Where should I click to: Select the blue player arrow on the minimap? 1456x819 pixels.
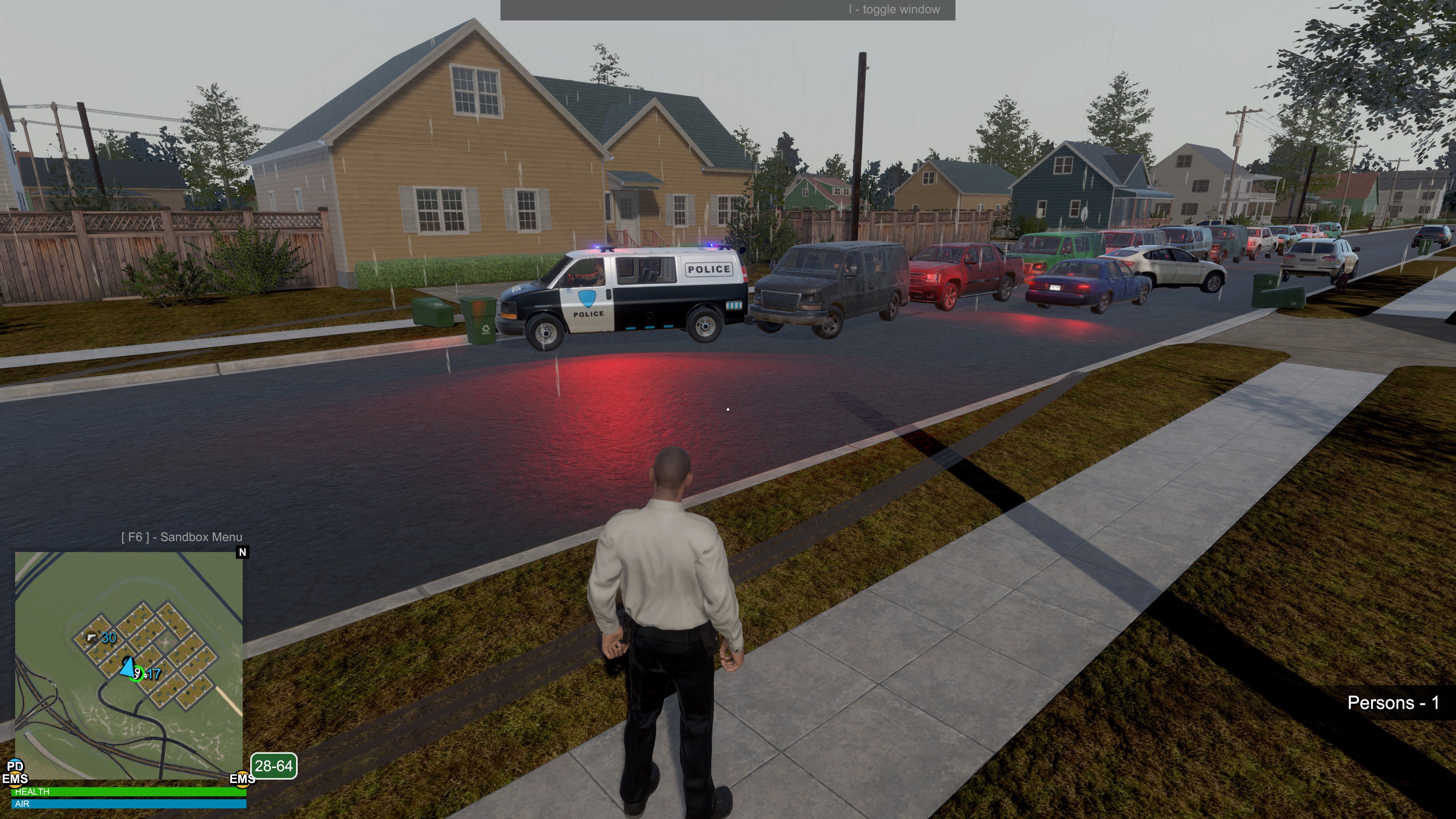128,667
